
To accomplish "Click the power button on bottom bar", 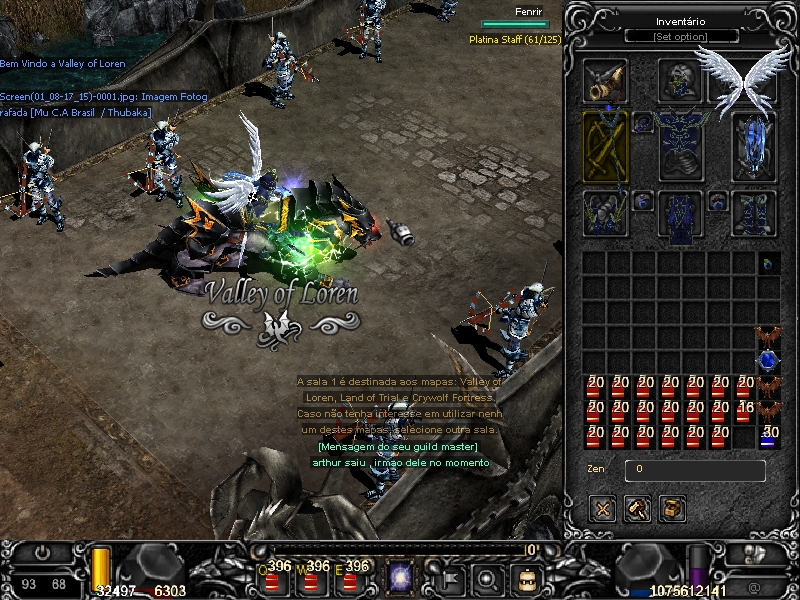I will tap(43, 552).
